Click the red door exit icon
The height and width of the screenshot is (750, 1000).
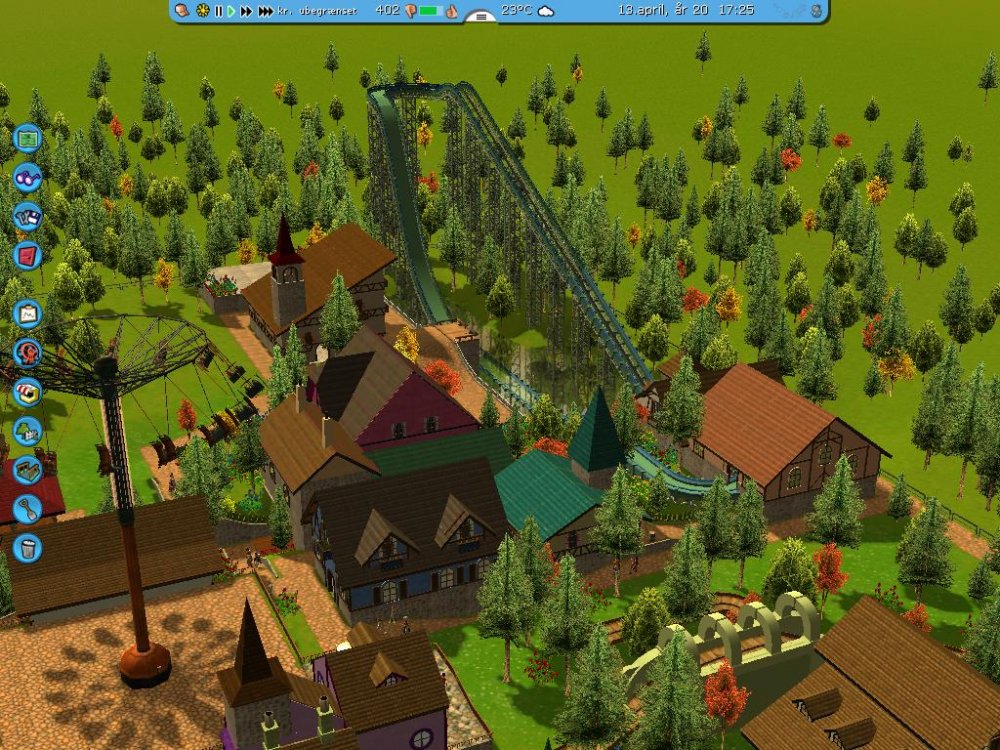point(27,255)
